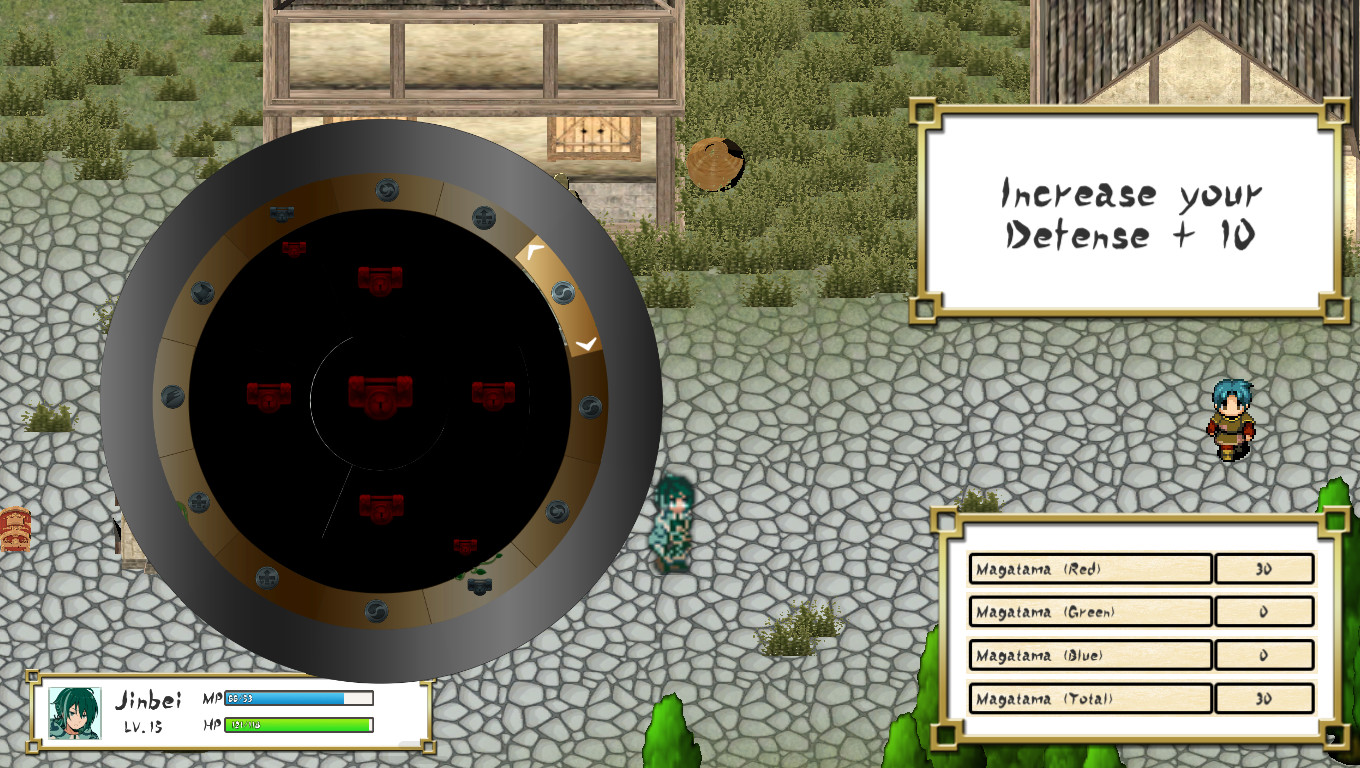Viewport: 1360px width, 768px height.
Task: Select the Magatama (Red) row
Action: click(x=1090, y=568)
